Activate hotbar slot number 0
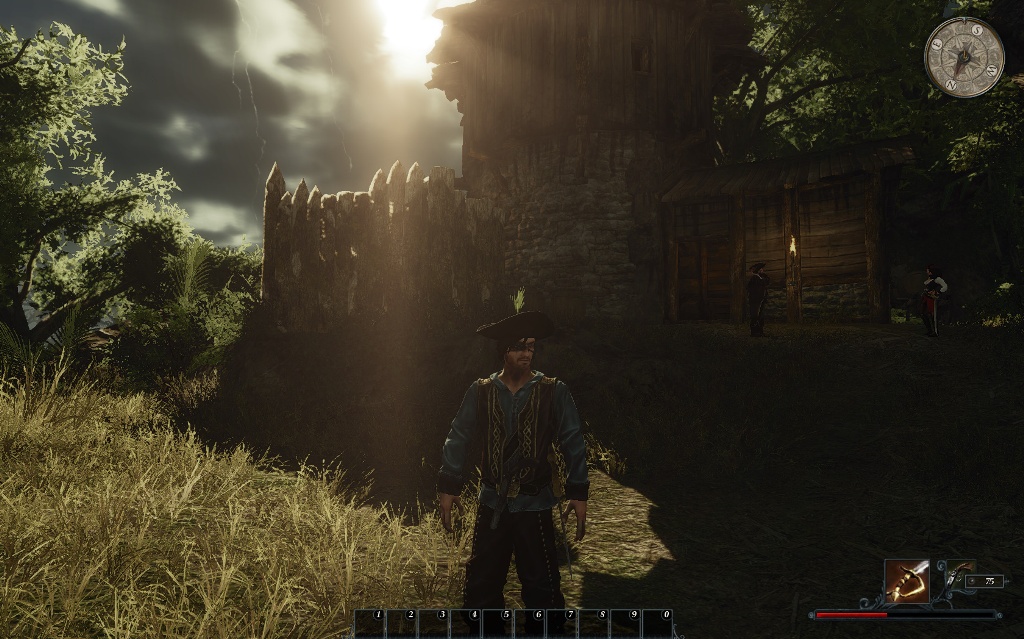Viewport: 1024px width, 639px height. tap(657, 623)
